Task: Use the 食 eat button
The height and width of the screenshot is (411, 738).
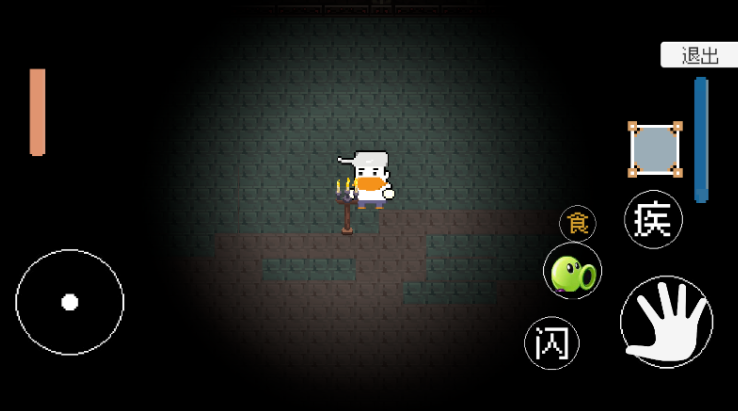Action: tap(577, 223)
